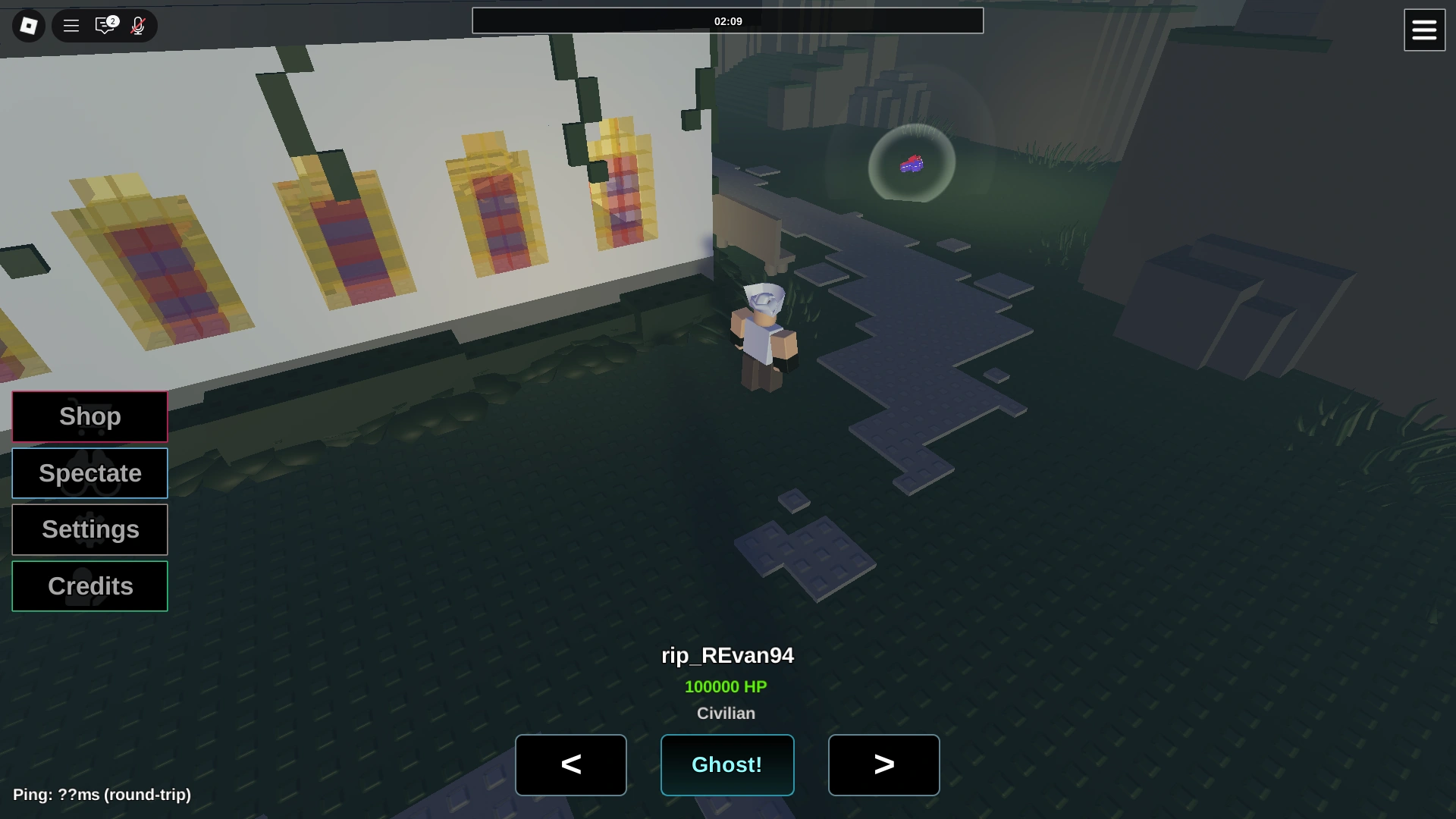Select the Shop icon button
1456x819 pixels.
[89, 416]
